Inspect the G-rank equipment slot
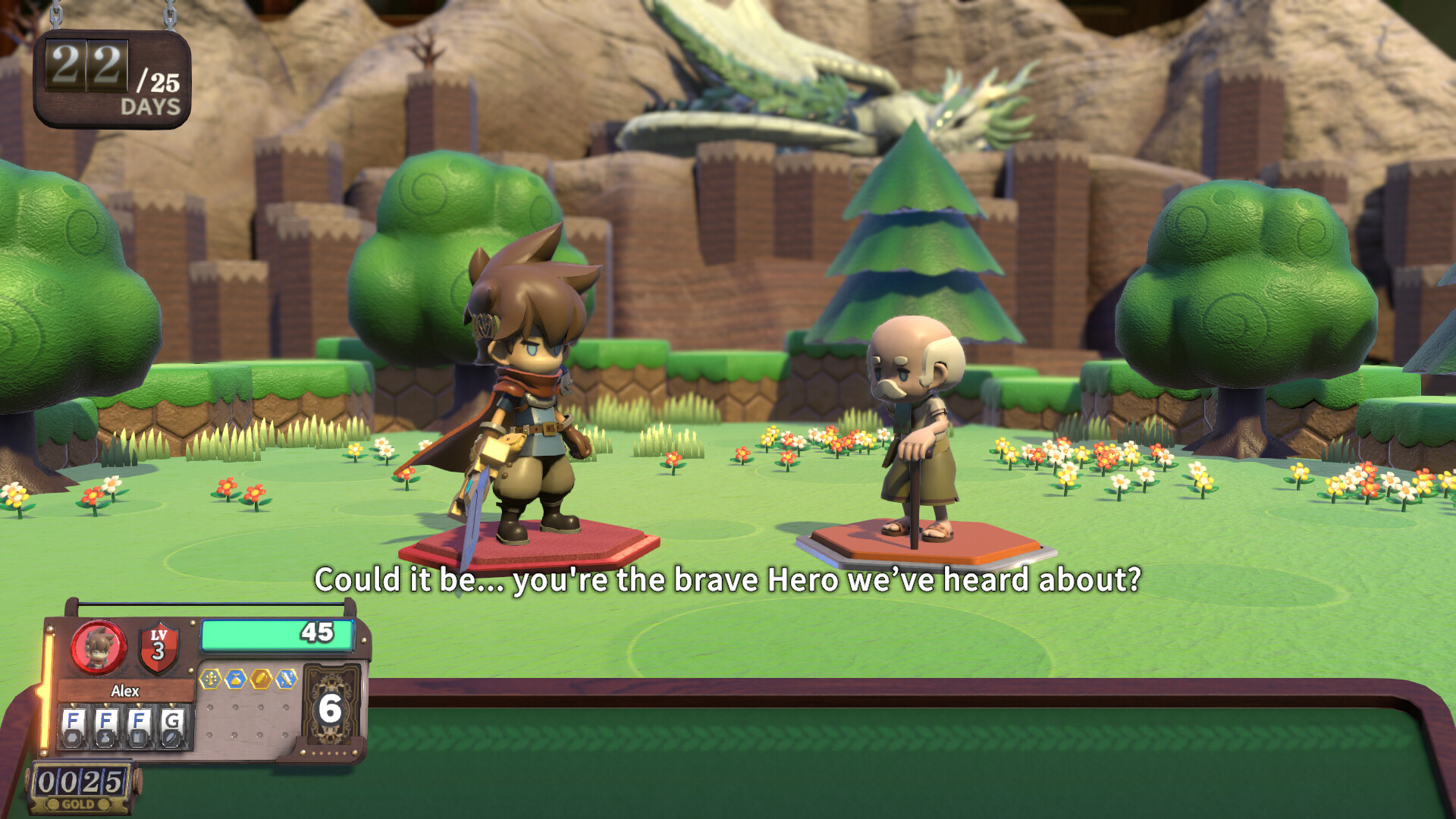This screenshot has height=819, width=1456. tap(172, 727)
